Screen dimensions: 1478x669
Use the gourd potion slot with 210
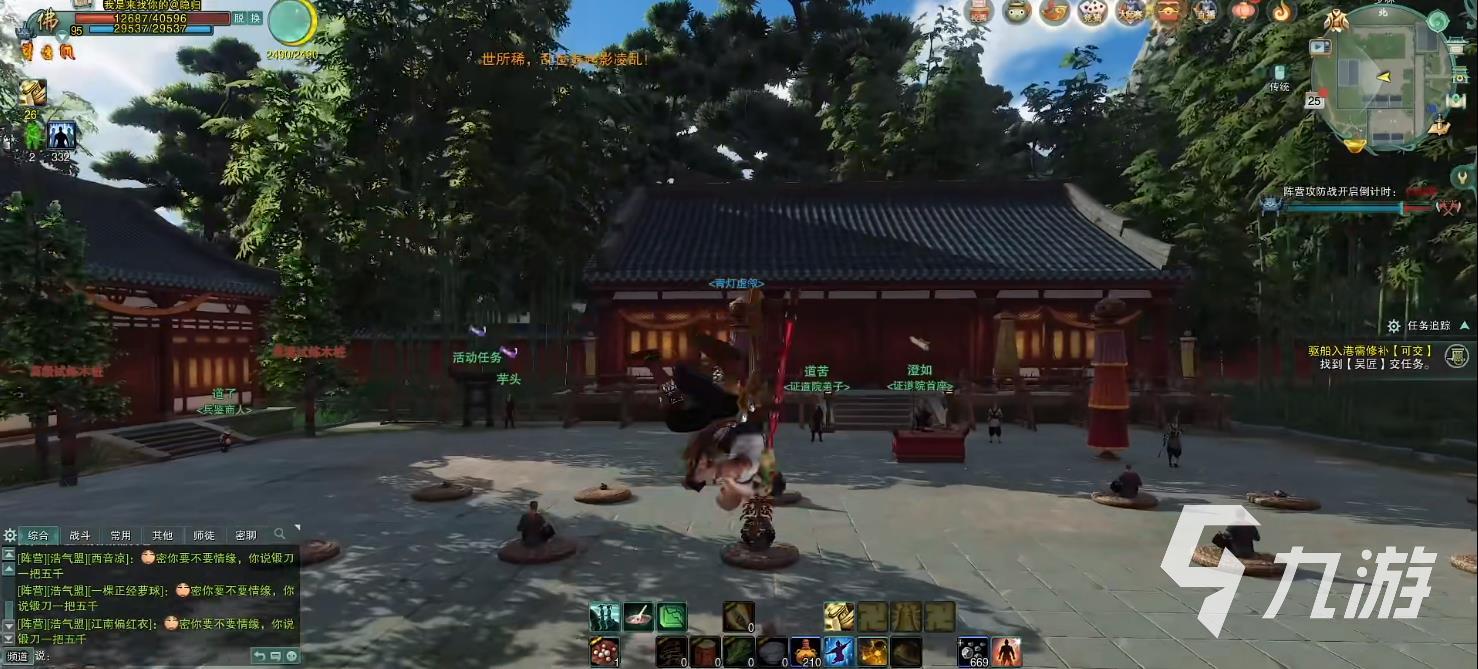coord(805,651)
